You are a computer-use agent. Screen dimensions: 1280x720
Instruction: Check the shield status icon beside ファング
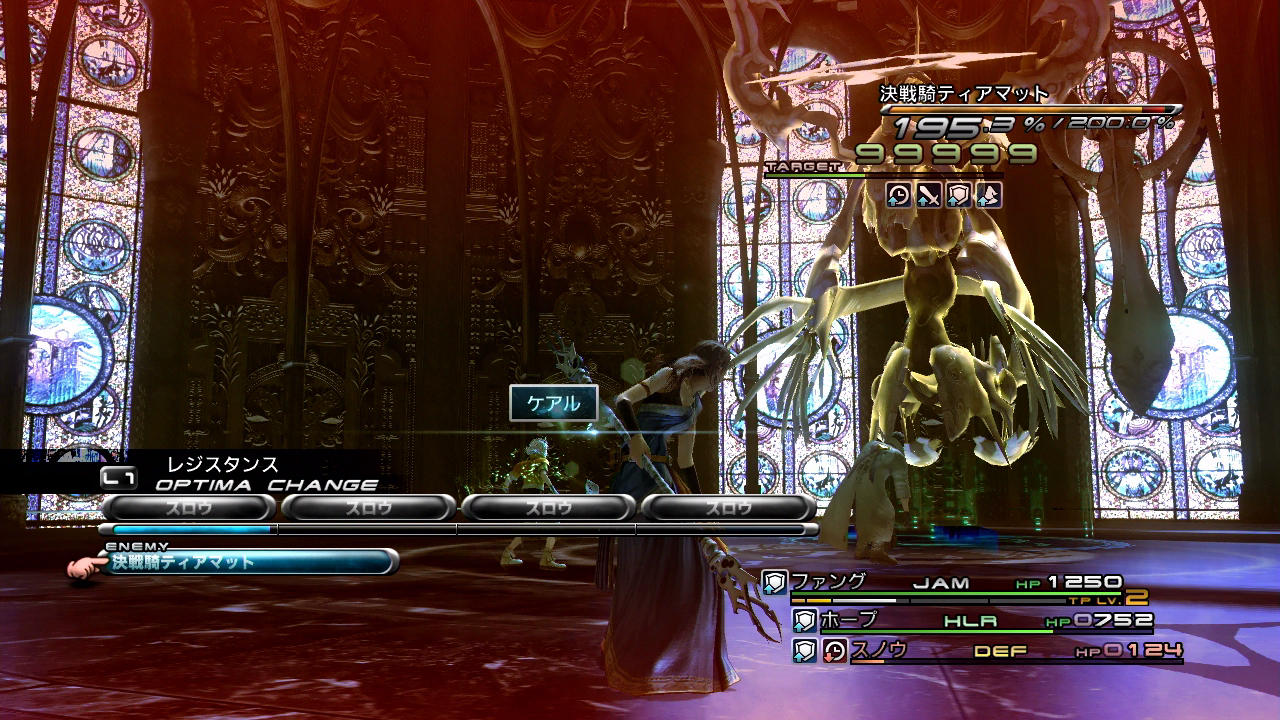[x=775, y=583]
